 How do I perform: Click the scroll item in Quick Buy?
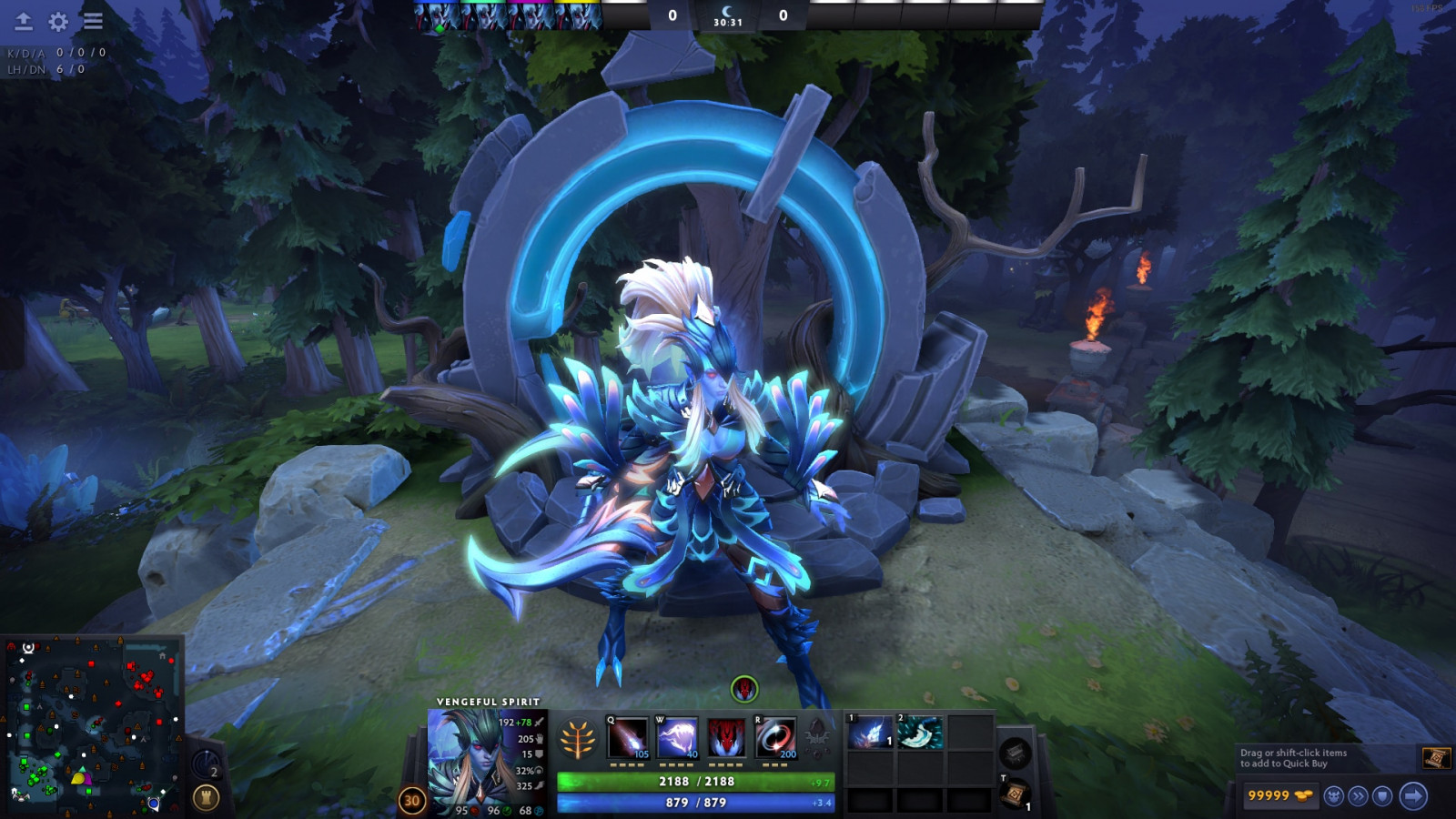pyautogui.click(x=1435, y=757)
